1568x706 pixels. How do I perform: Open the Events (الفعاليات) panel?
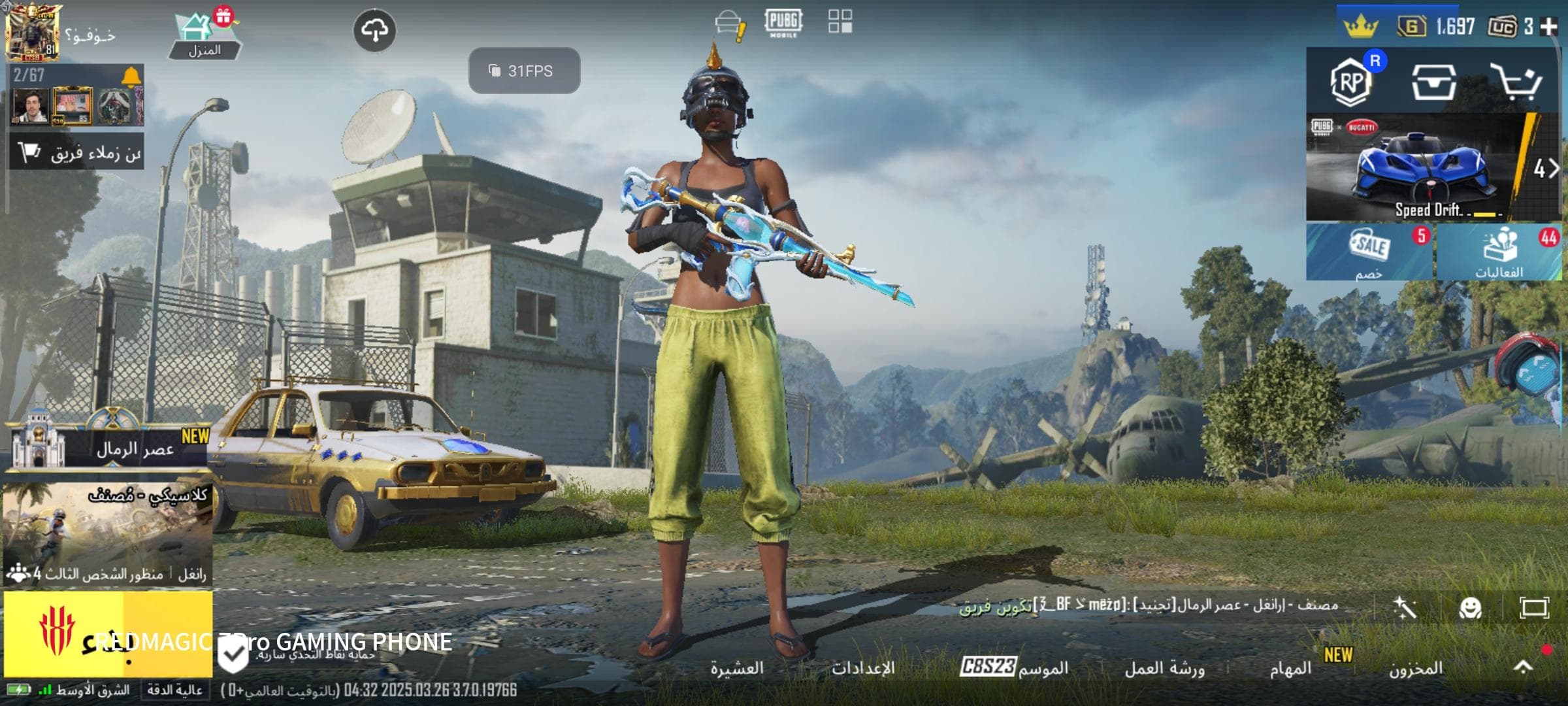(x=1499, y=252)
